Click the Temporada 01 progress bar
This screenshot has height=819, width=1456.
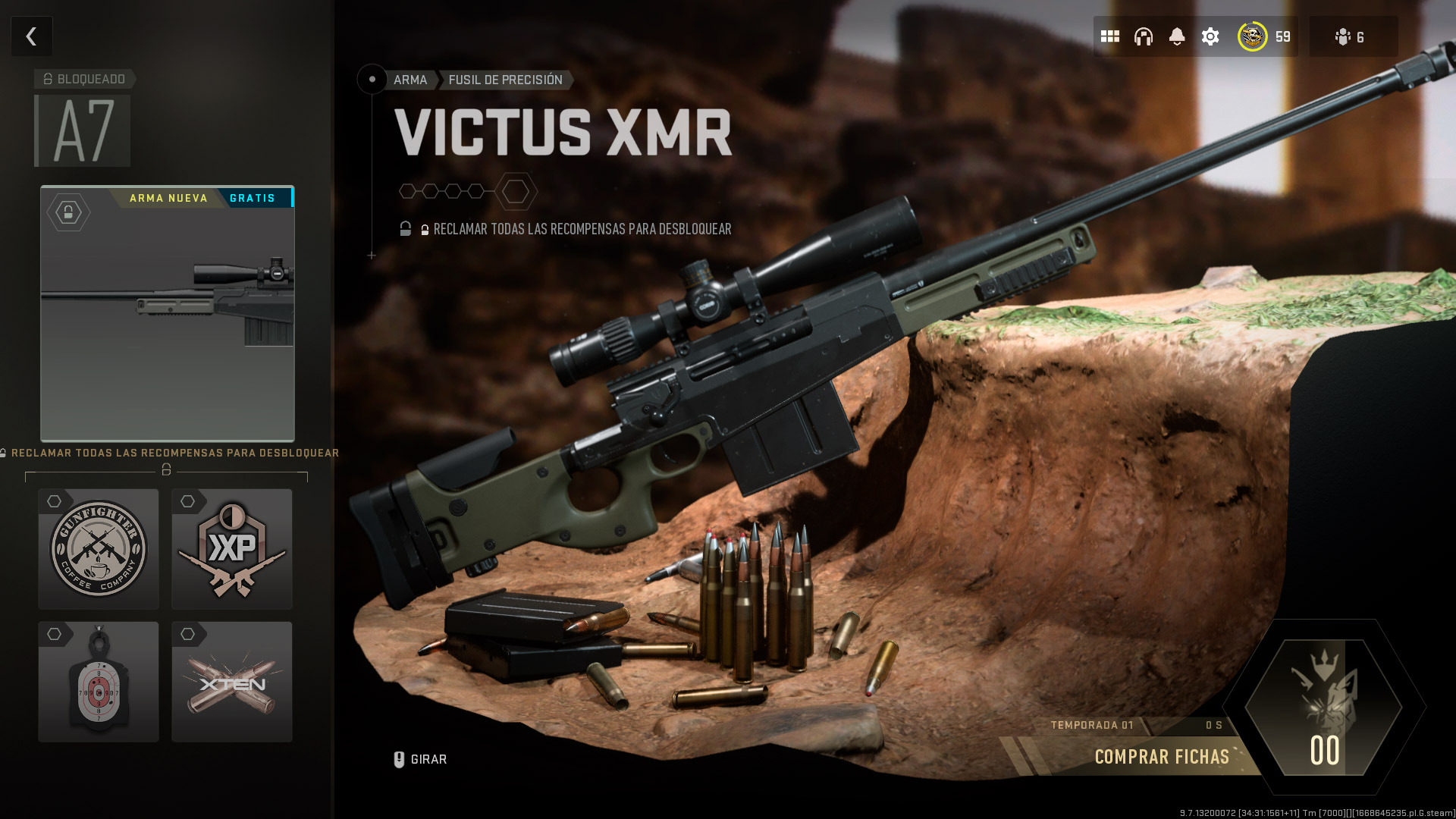point(1092,724)
